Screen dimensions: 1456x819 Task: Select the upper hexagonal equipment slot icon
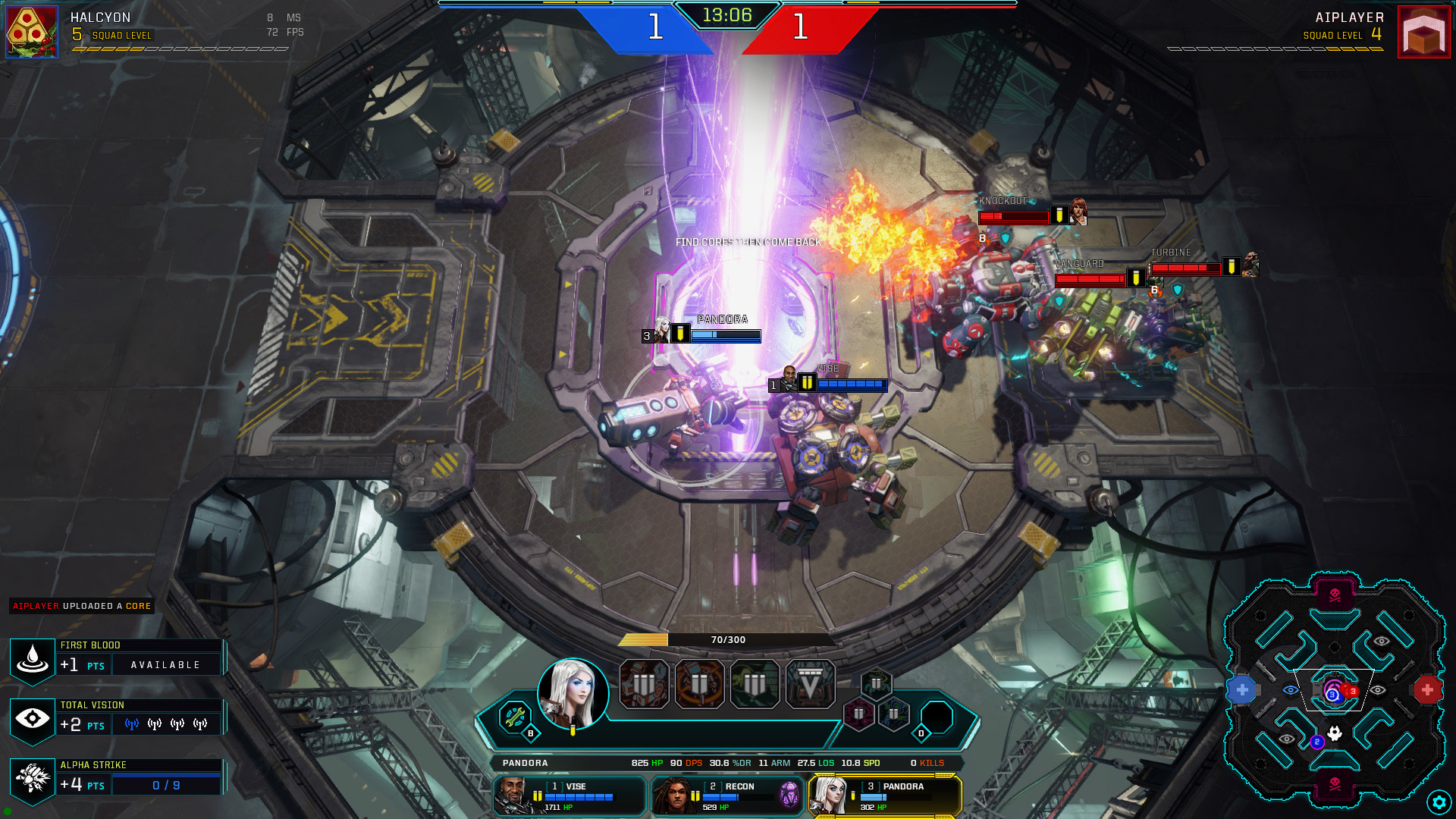click(878, 683)
